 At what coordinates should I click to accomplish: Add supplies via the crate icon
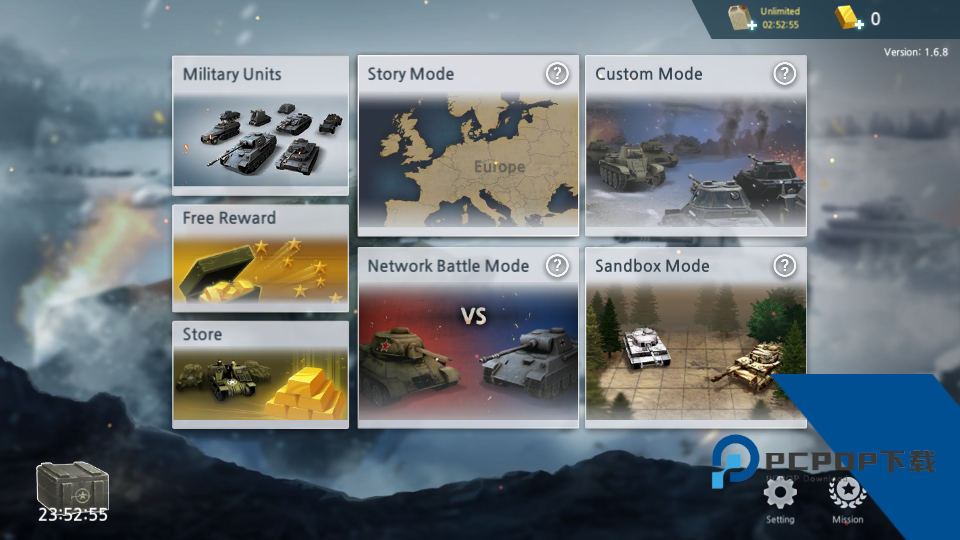tap(742, 18)
